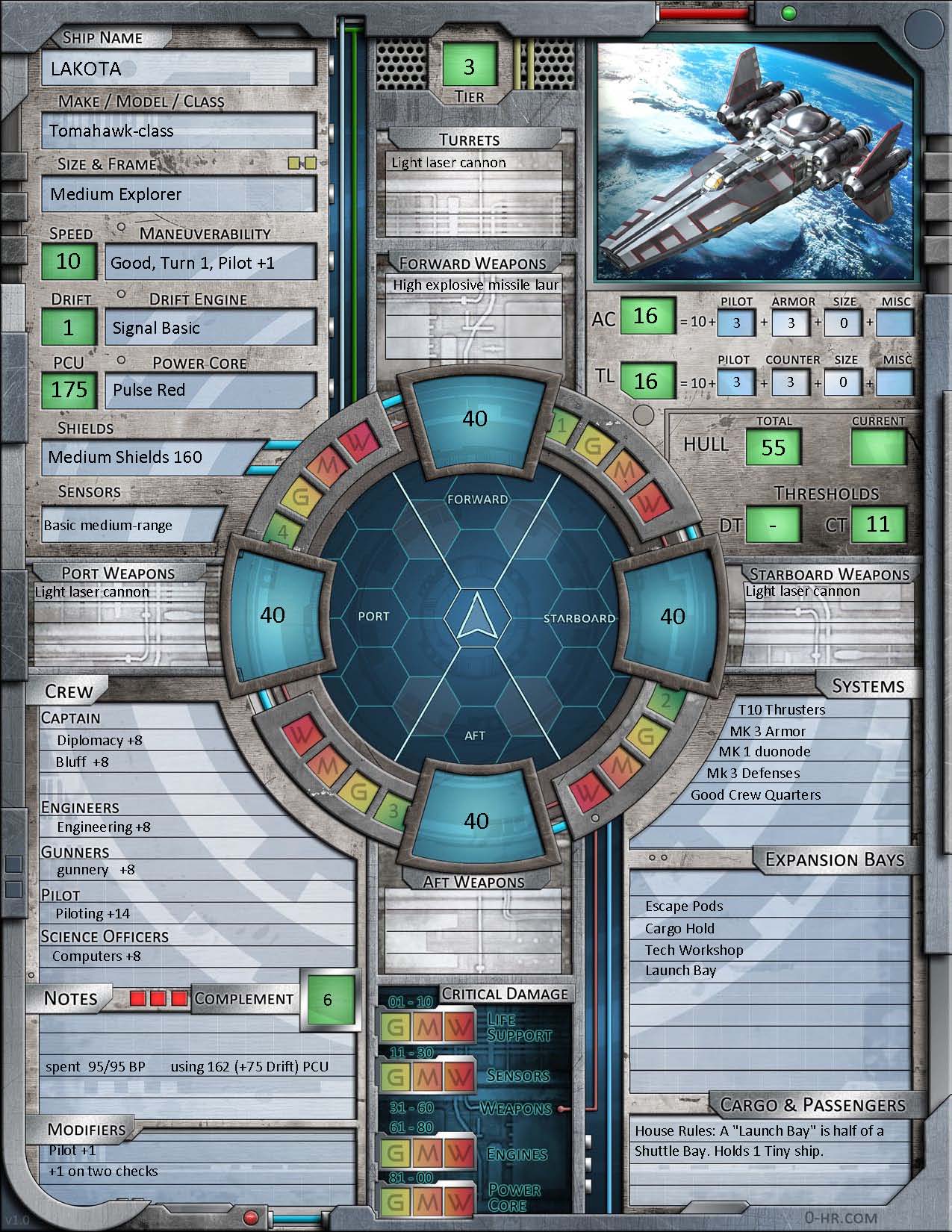
Task: Select the empty Hull Current box
Action: point(878,447)
